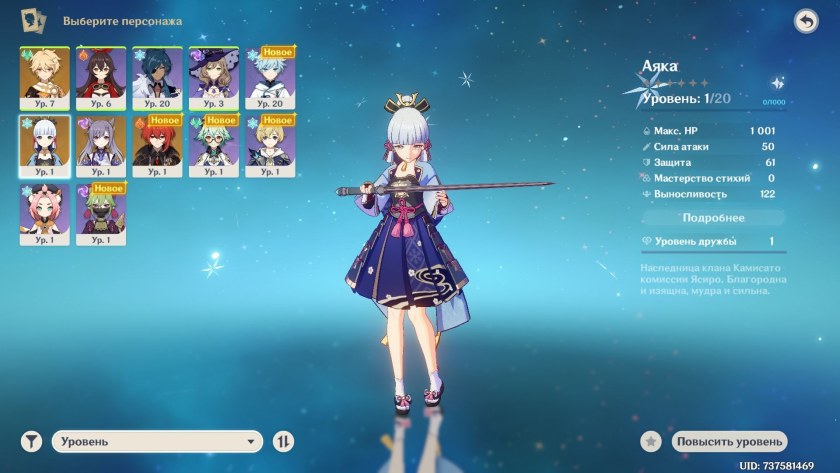Pick Keqing with the purple hair

101,144
